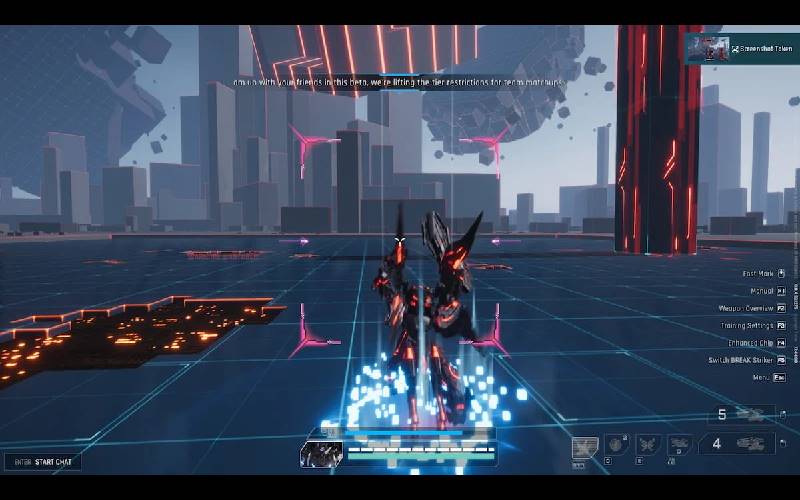
Task: Open the Screenshot Taken notification thumbnail
Action: tap(706, 49)
